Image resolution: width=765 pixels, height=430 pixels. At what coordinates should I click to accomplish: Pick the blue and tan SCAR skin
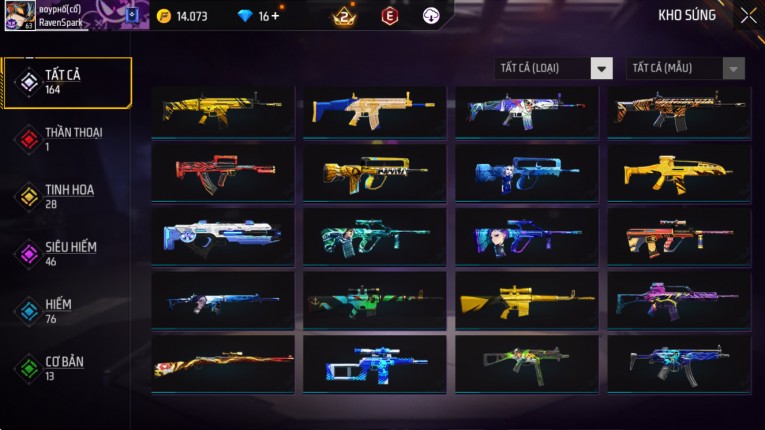coord(375,109)
